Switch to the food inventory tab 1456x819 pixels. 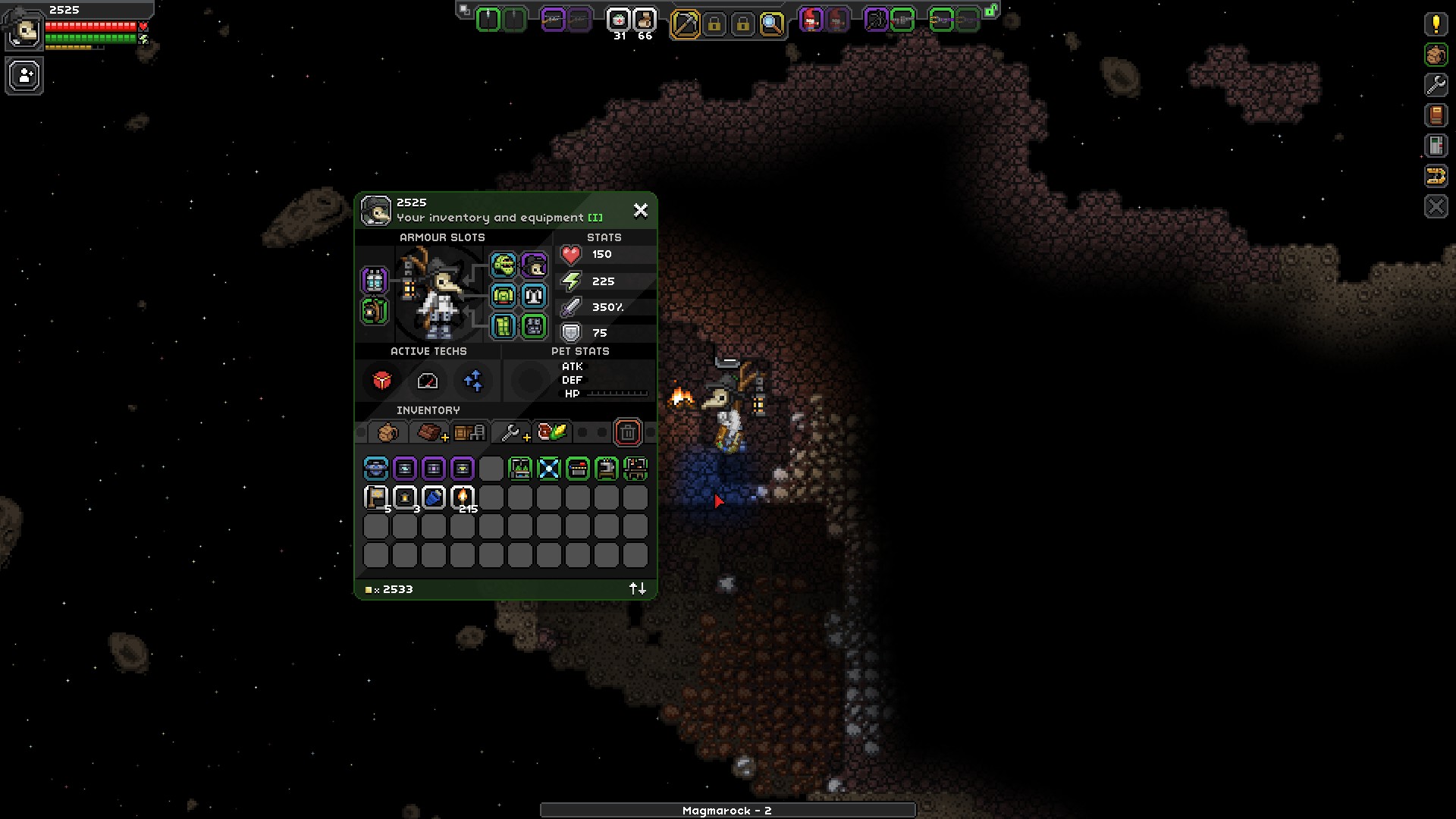[x=552, y=431]
